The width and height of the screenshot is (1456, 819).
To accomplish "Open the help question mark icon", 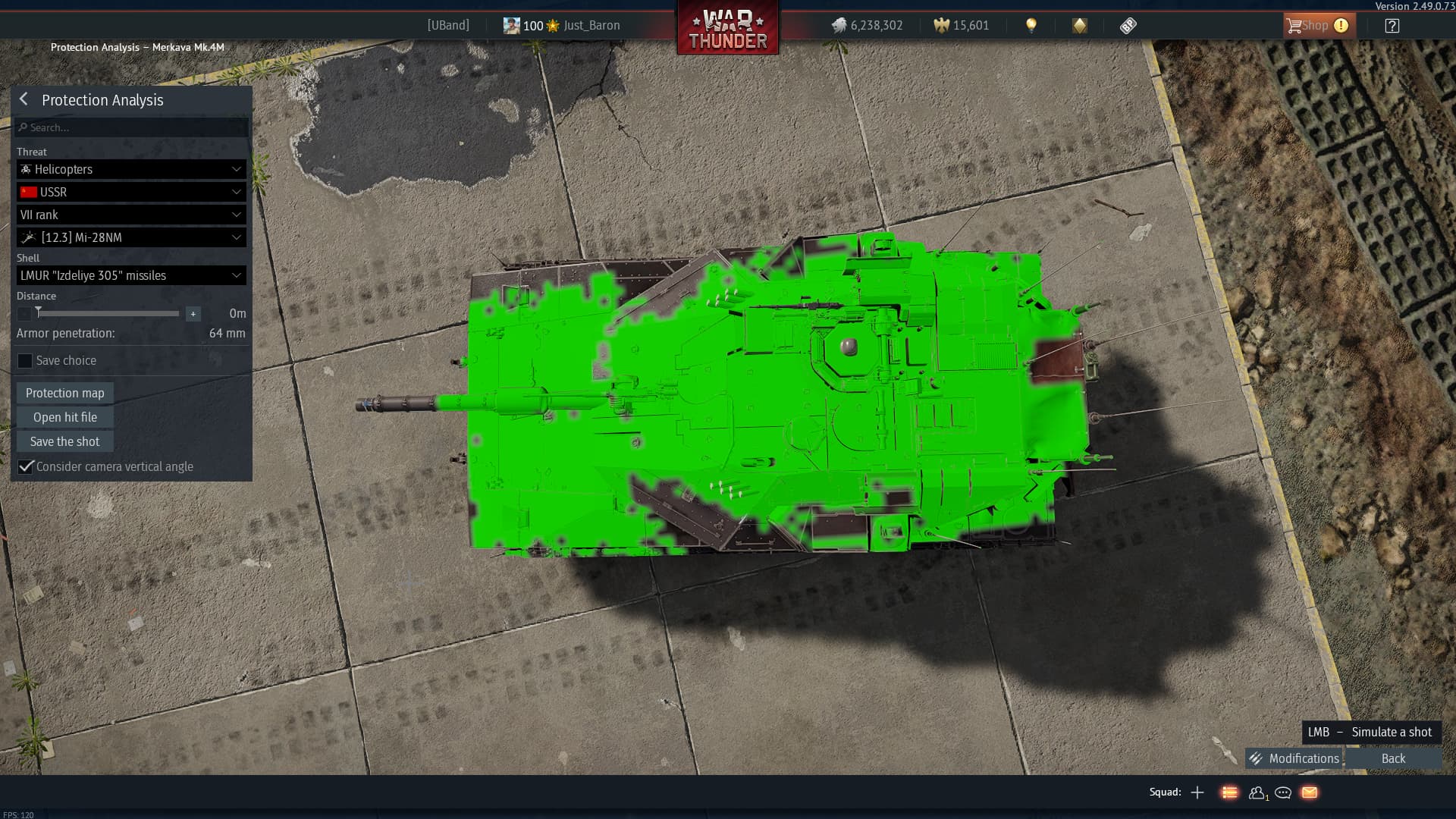I will click(1392, 25).
